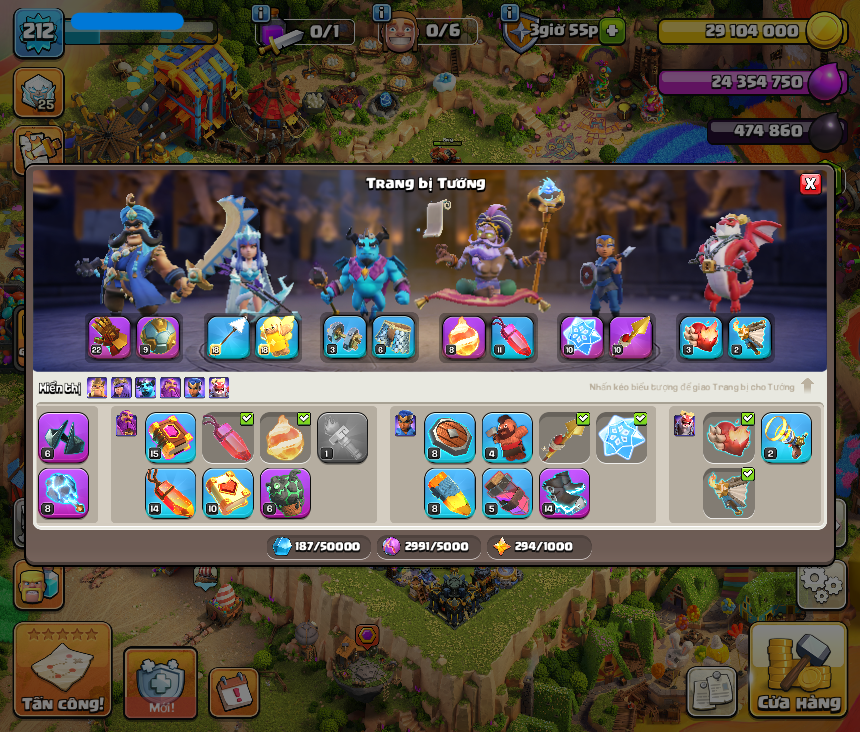Pick the Seeking Shield equipment slot
The width and height of the screenshot is (860, 732).
tap(450, 438)
